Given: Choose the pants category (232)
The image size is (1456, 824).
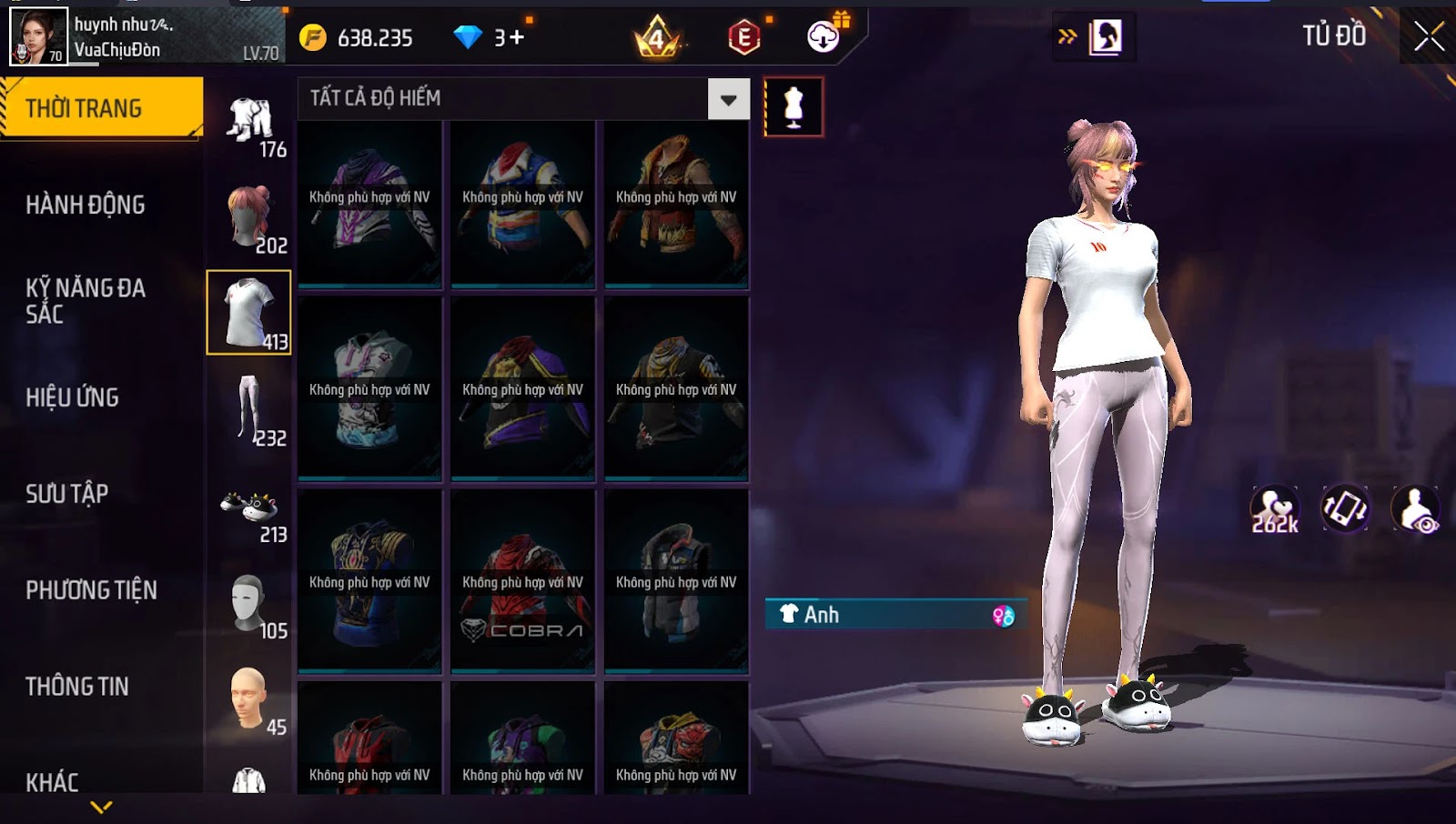Looking at the screenshot, I should point(250,409).
